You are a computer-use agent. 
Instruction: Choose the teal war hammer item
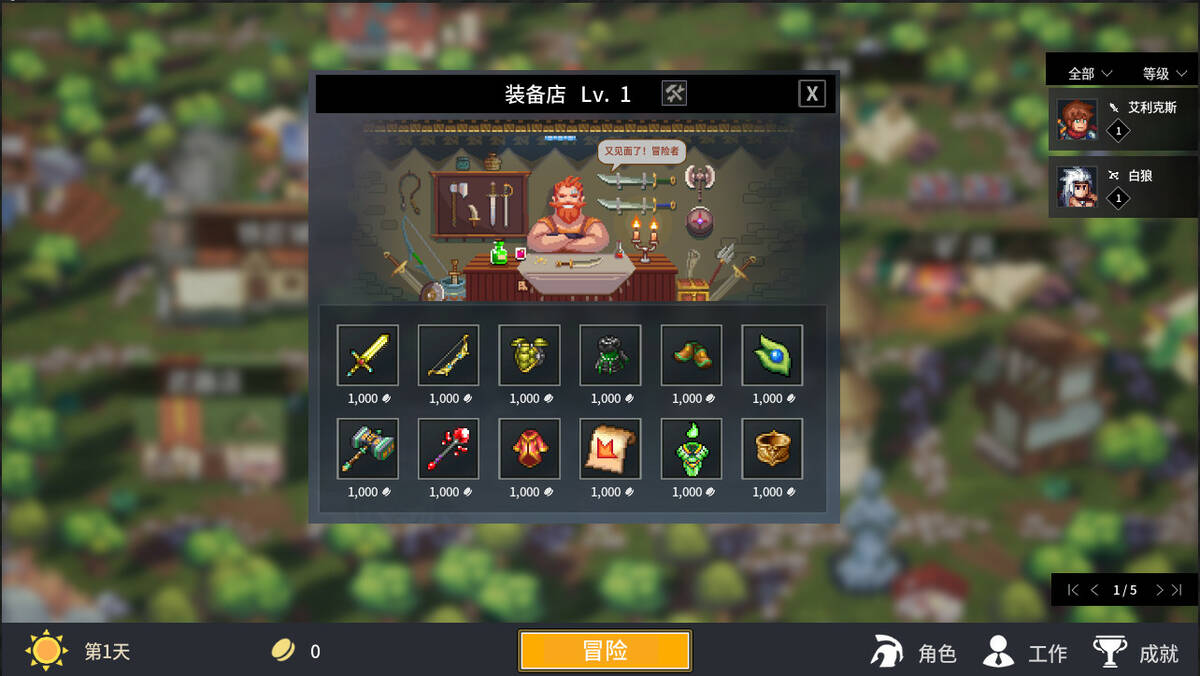coord(368,449)
